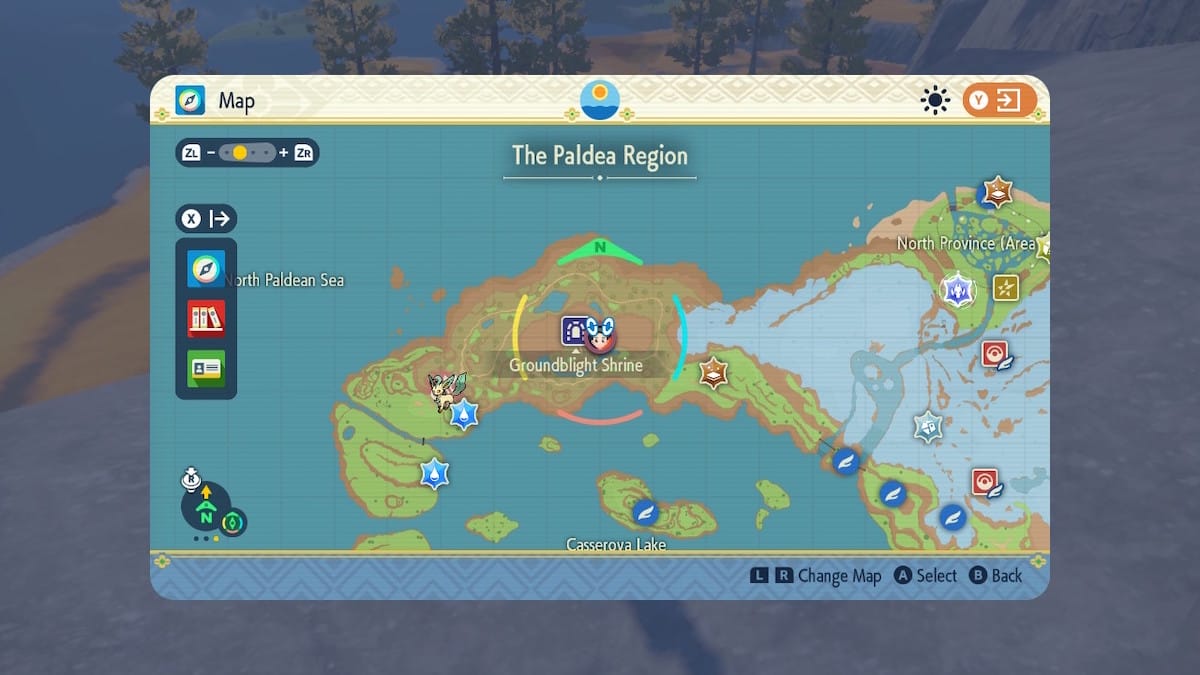Screen dimensions: 1200x675
Task: Select the brown raid crystal east of the shrine
Action: pos(713,373)
